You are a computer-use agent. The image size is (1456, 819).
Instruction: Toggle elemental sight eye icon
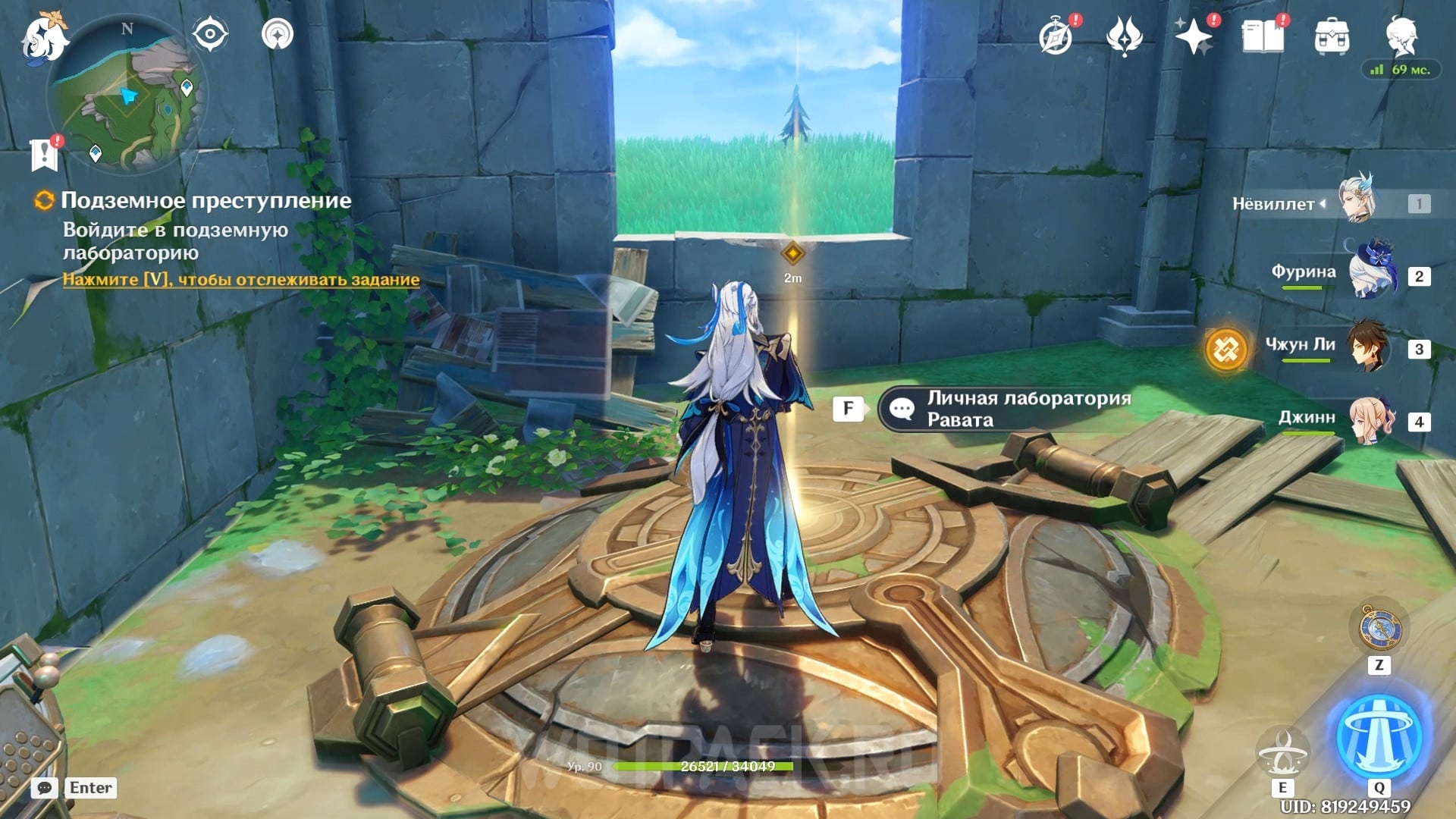209,34
